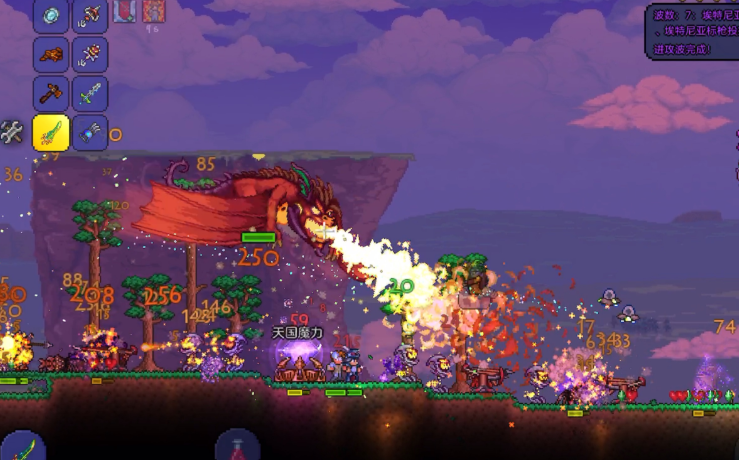Select the bee-striped spear slot
This screenshot has width=739, height=460.
point(90,55)
